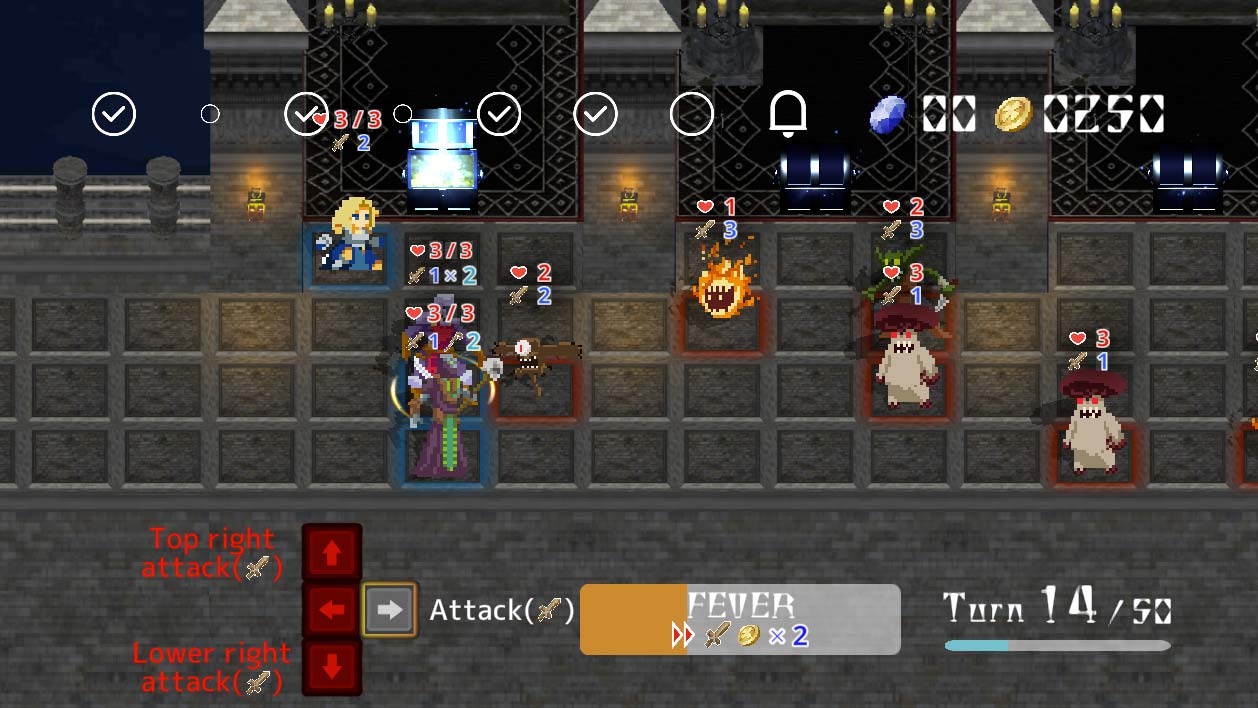
Task: Click the red left arrow button
Action: coord(332,609)
